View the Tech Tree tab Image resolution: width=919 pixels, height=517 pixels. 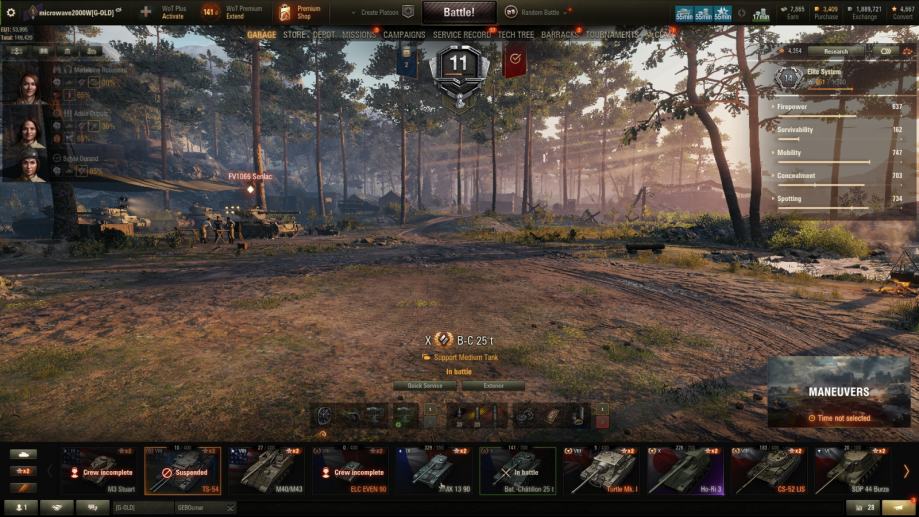[x=516, y=34]
